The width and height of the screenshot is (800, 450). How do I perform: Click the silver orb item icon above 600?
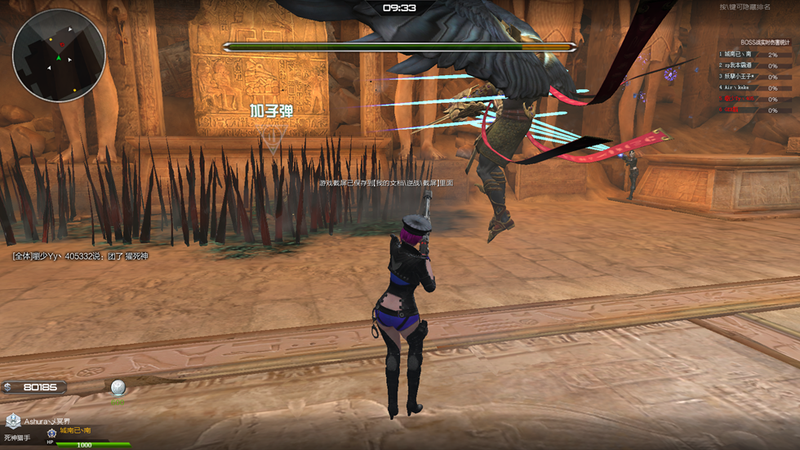tap(118, 387)
